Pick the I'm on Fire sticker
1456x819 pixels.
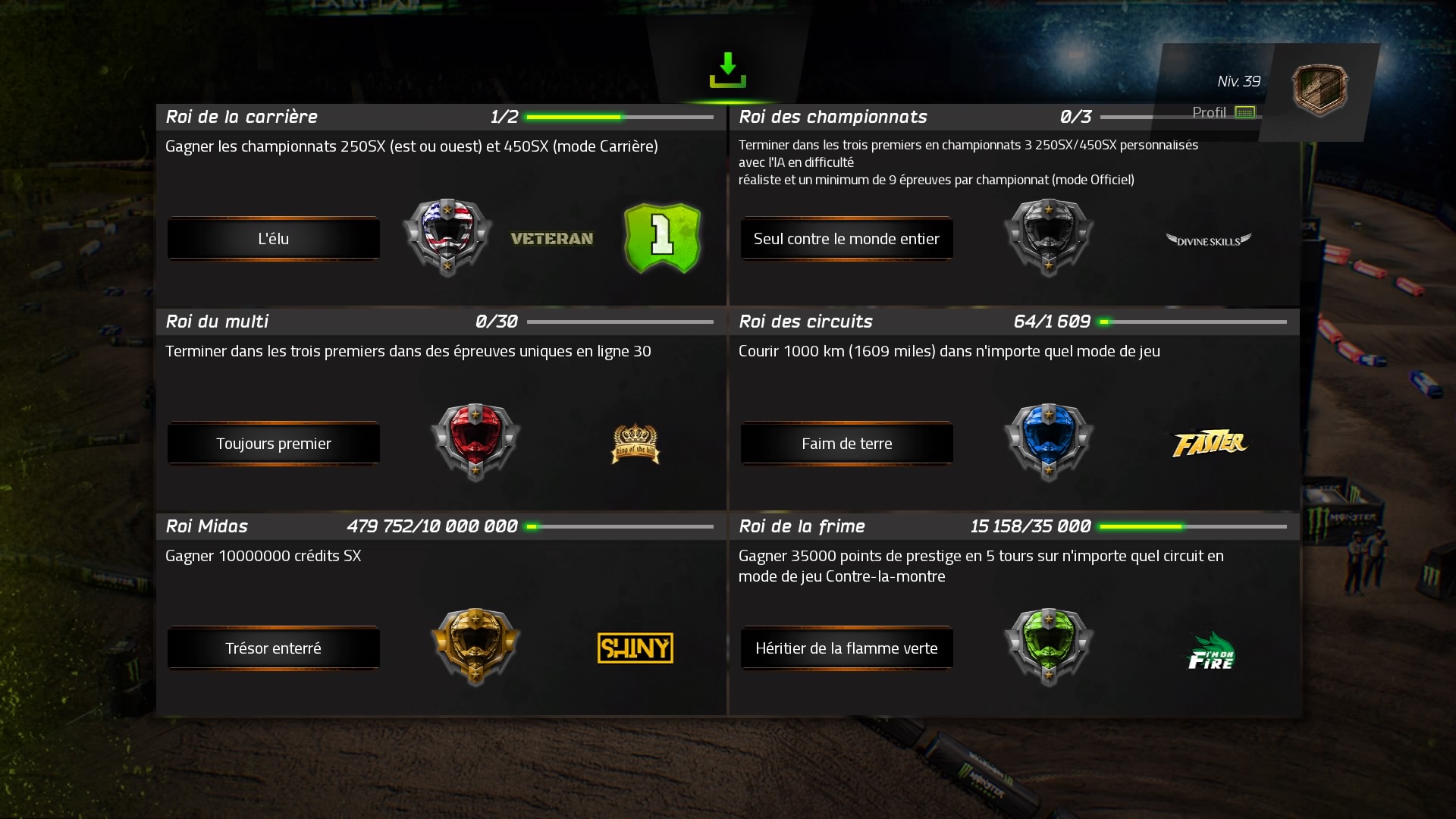click(x=1210, y=652)
